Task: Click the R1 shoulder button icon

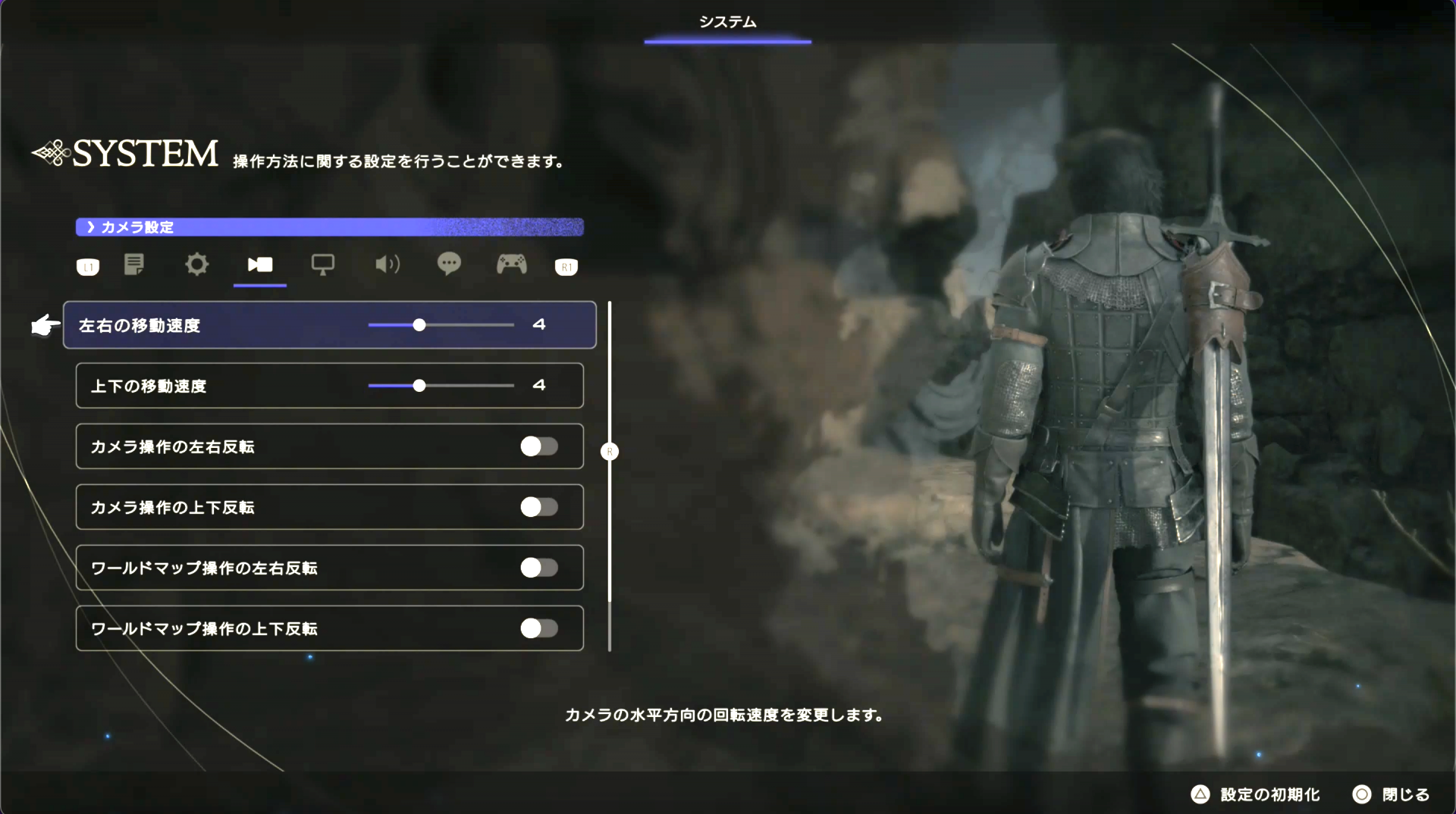Action: (566, 267)
